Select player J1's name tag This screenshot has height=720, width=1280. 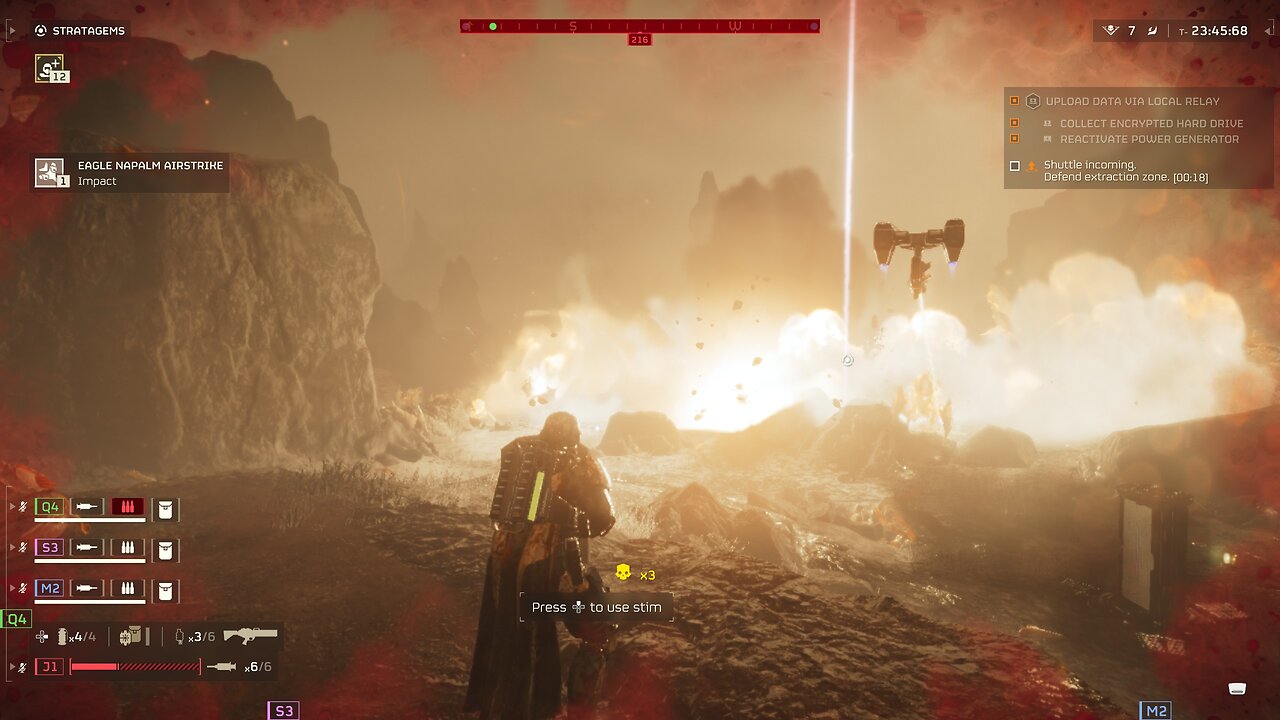point(50,667)
